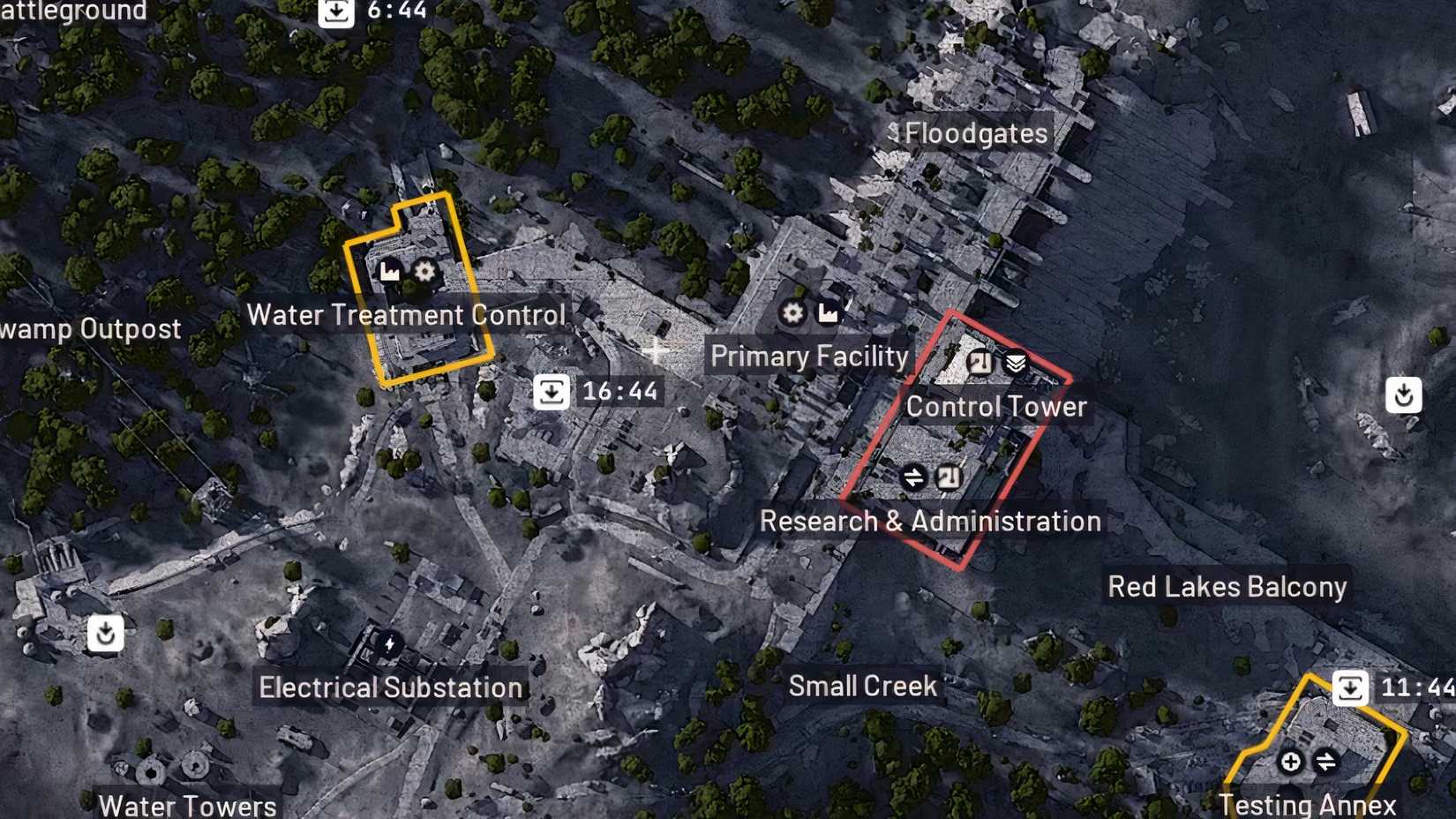Click the stacked chevrons icon at Control Tower
This screenshot has height=819, width=1456.
[x=1016, y=362]
